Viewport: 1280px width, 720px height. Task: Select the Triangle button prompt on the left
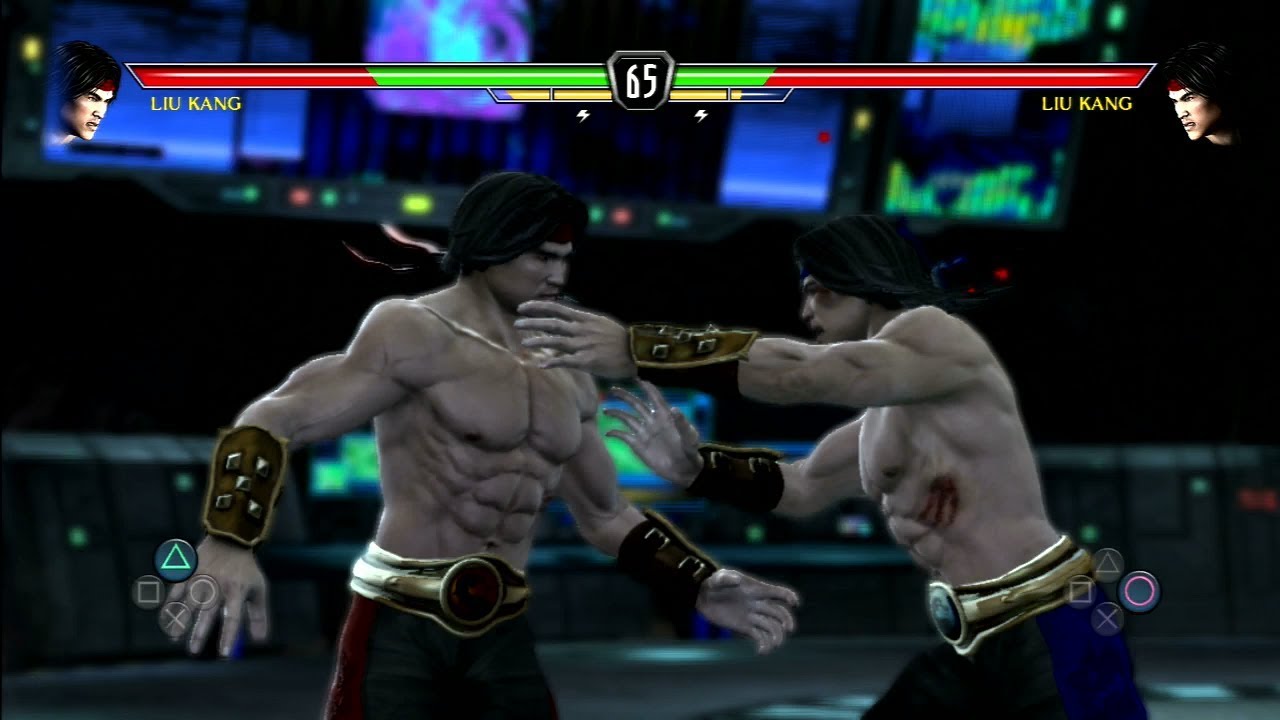(x=175, y=556)
